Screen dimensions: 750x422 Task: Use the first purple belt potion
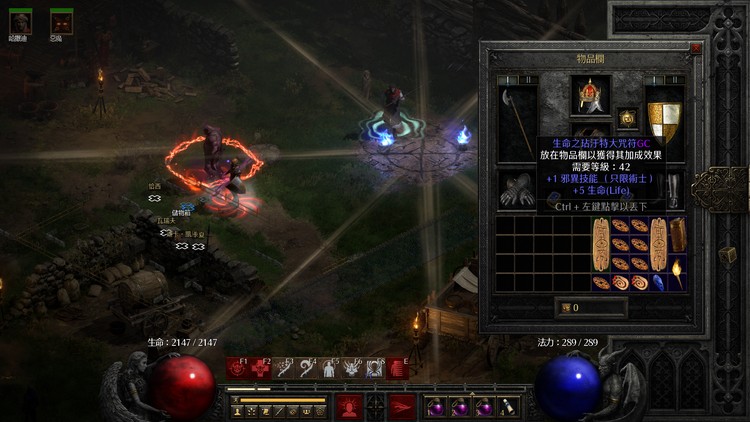coord(437,407)
